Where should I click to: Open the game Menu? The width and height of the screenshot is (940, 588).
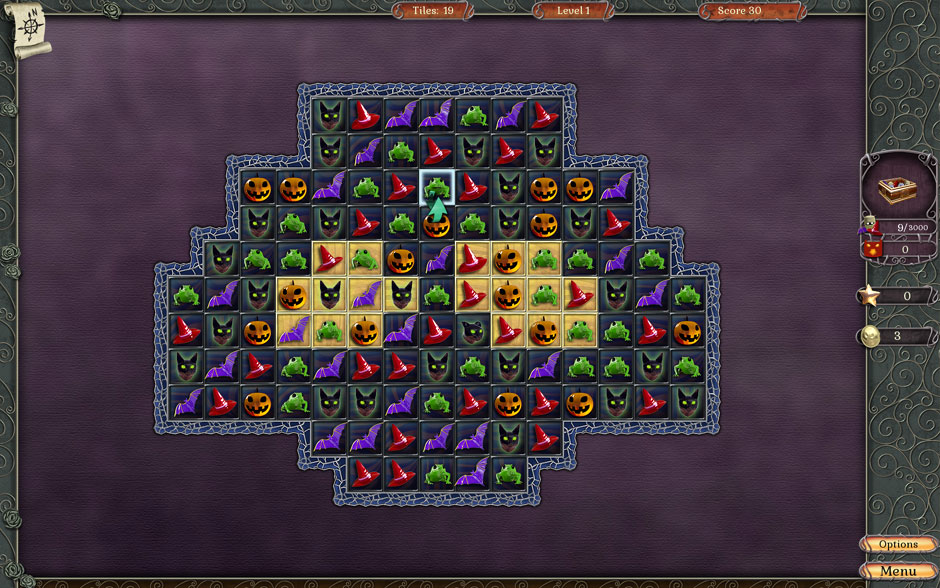898,571
